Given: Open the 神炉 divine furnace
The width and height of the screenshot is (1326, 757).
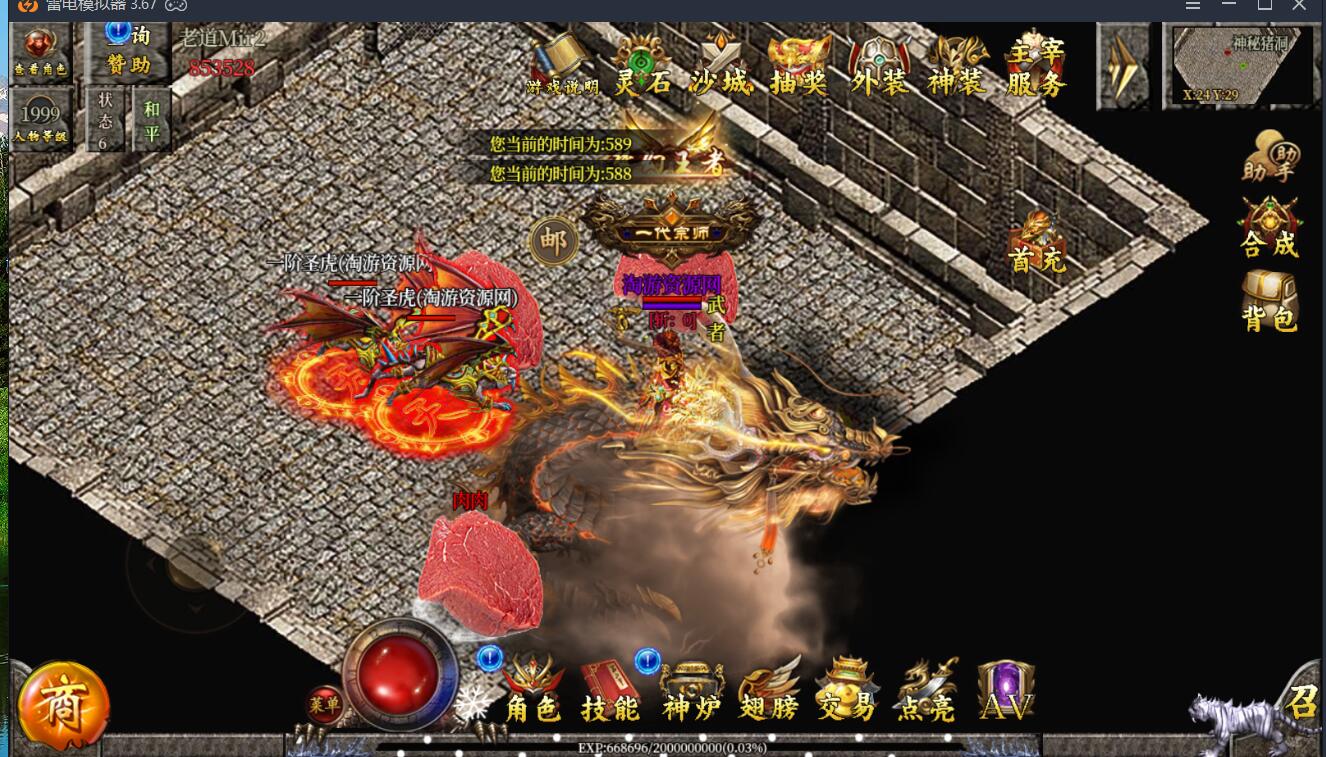Looking at the screenshot, I should pyautogui.click(x=691, y=692).
